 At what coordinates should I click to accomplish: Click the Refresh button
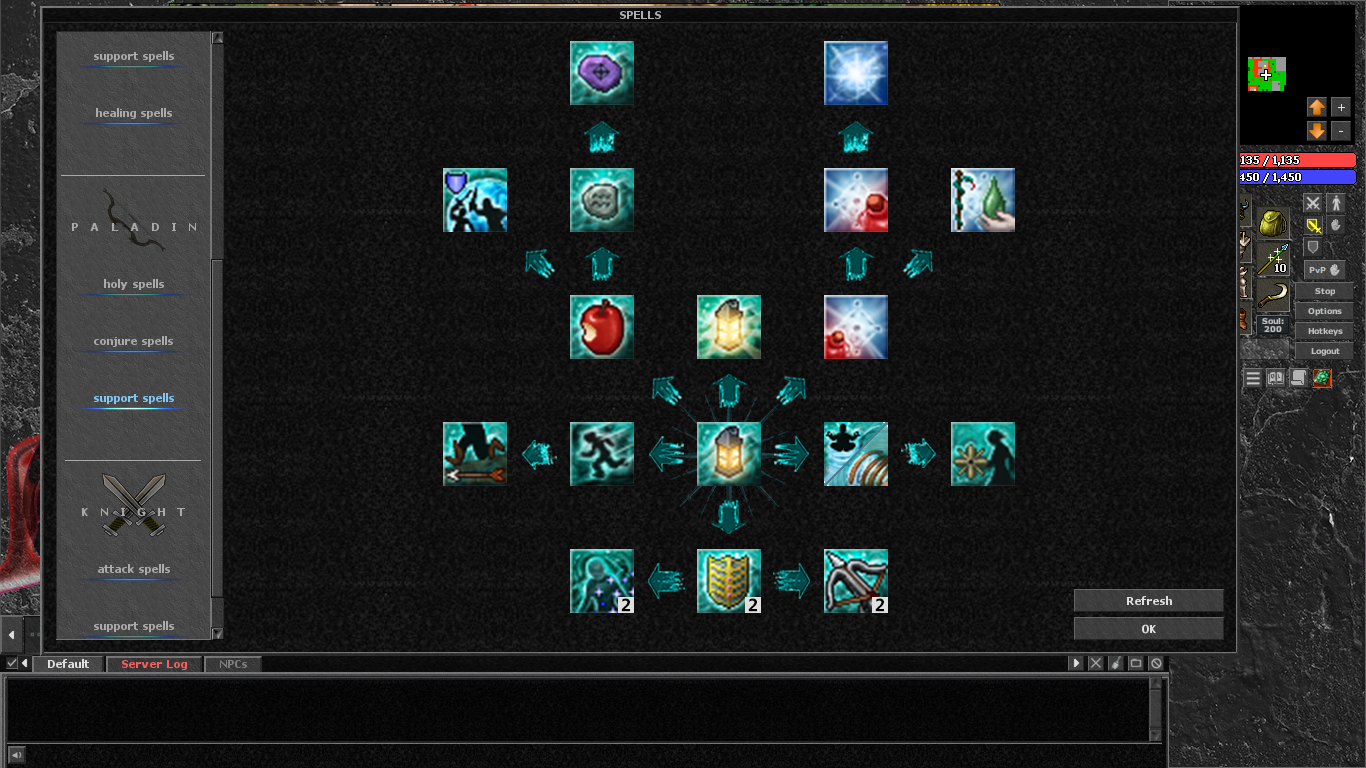pos(1147,600)
